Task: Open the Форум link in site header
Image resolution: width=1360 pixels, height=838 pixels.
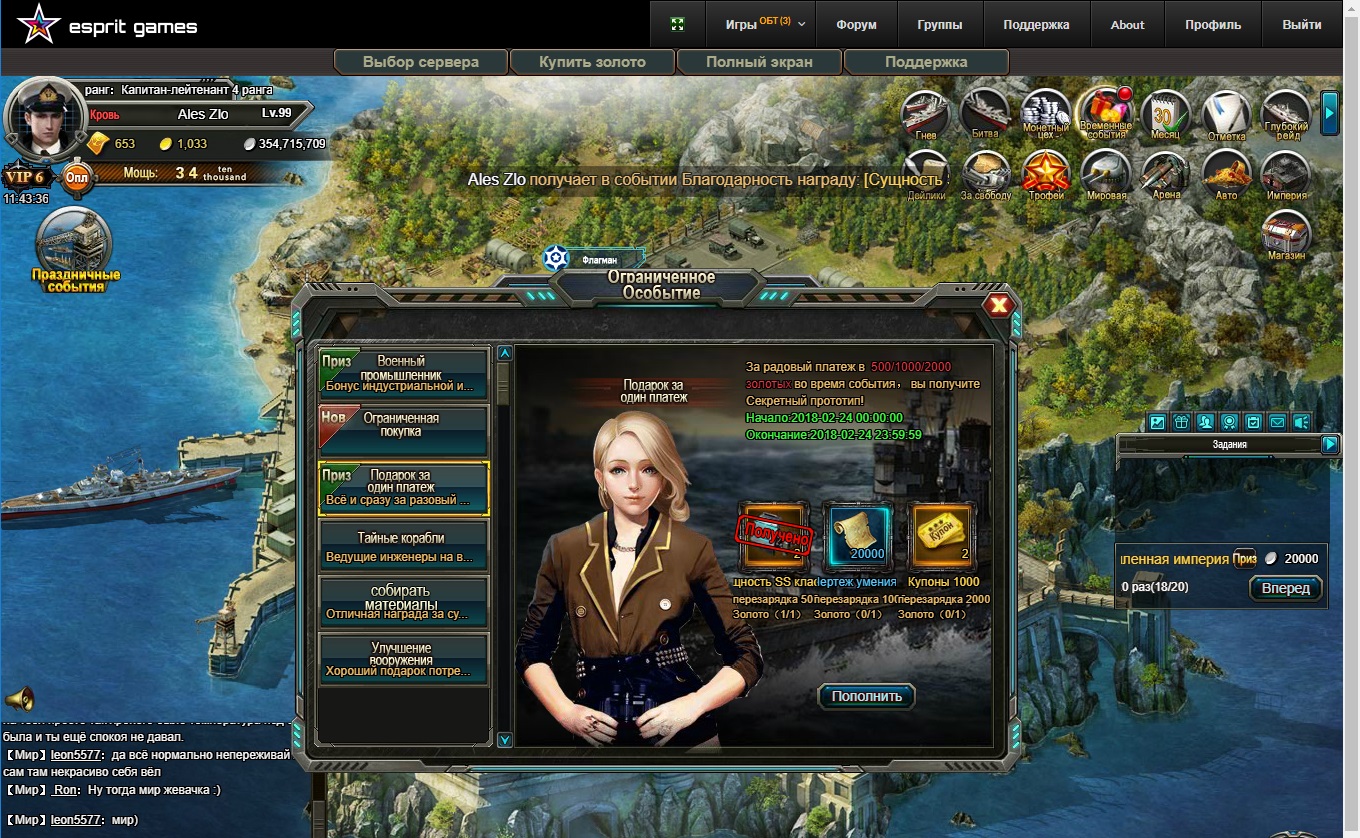Action: coord(856,25)
